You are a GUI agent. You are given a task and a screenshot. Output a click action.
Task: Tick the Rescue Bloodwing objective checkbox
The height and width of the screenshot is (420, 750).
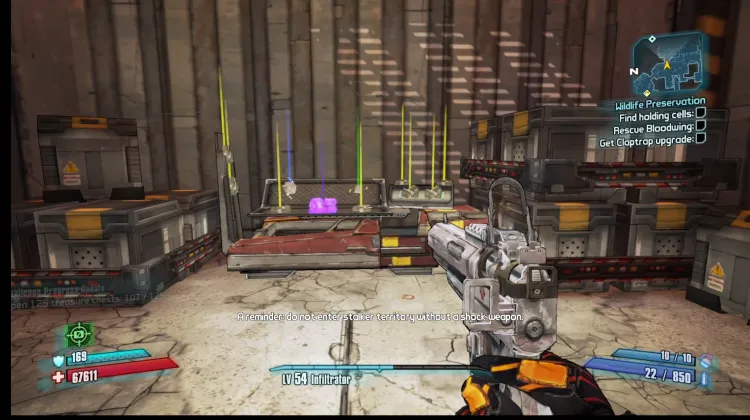700,127
